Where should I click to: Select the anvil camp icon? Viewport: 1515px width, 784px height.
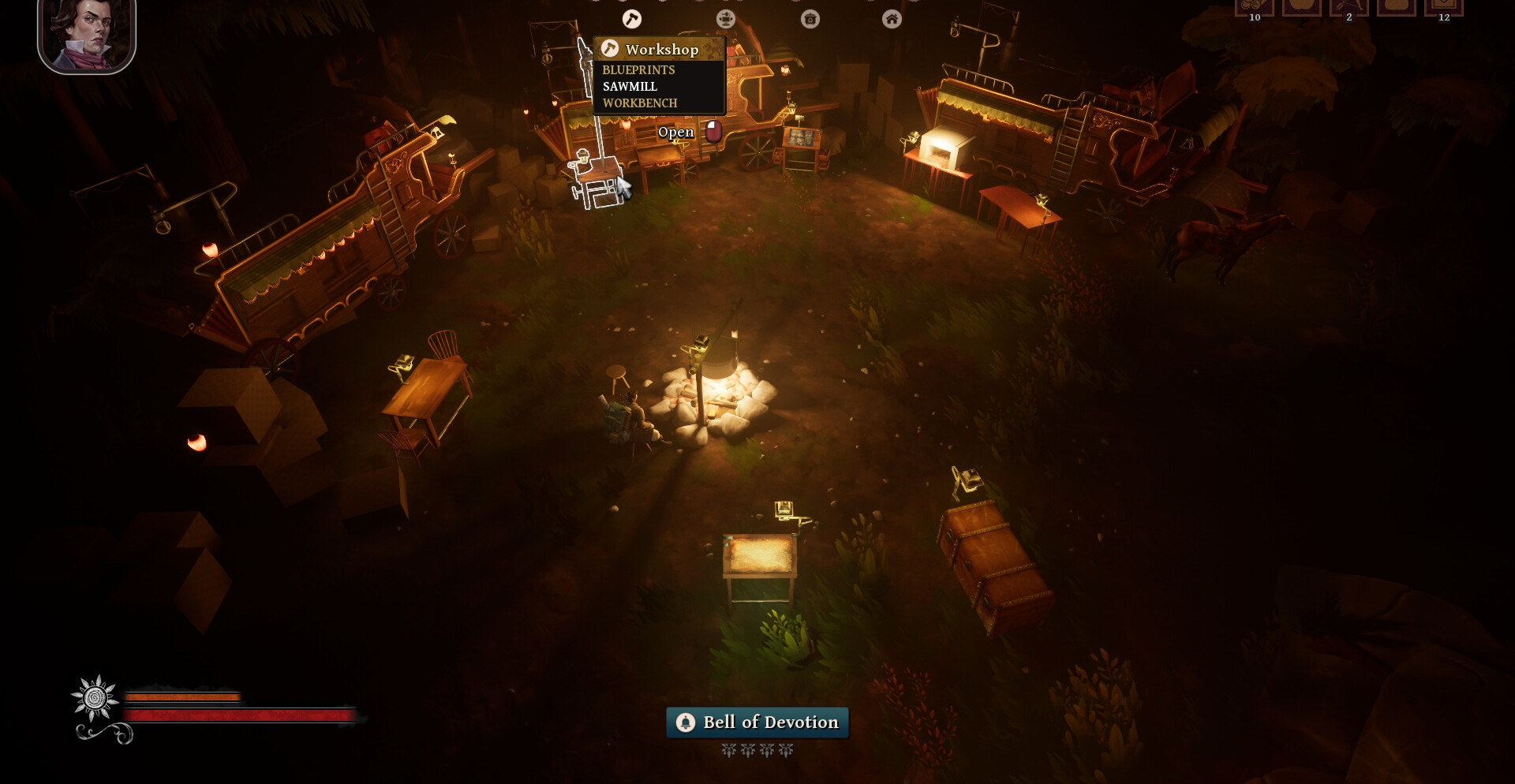pos(725,19)
